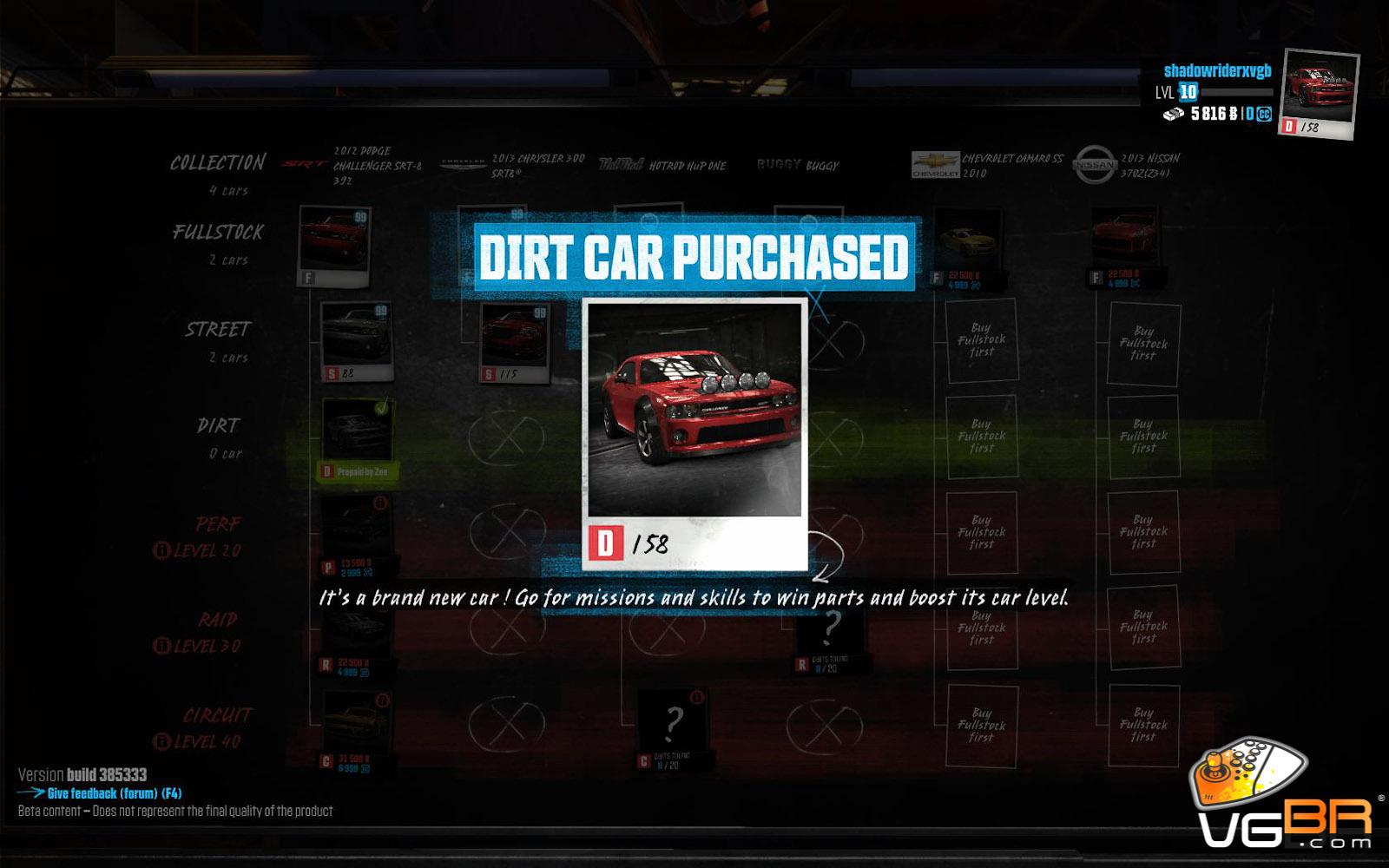Image resolution: width=1389 pixels, height=868 pixels.
Task: Select the 2013 Chrysler 300 SRT8 column header
Action: click(514, 165)
